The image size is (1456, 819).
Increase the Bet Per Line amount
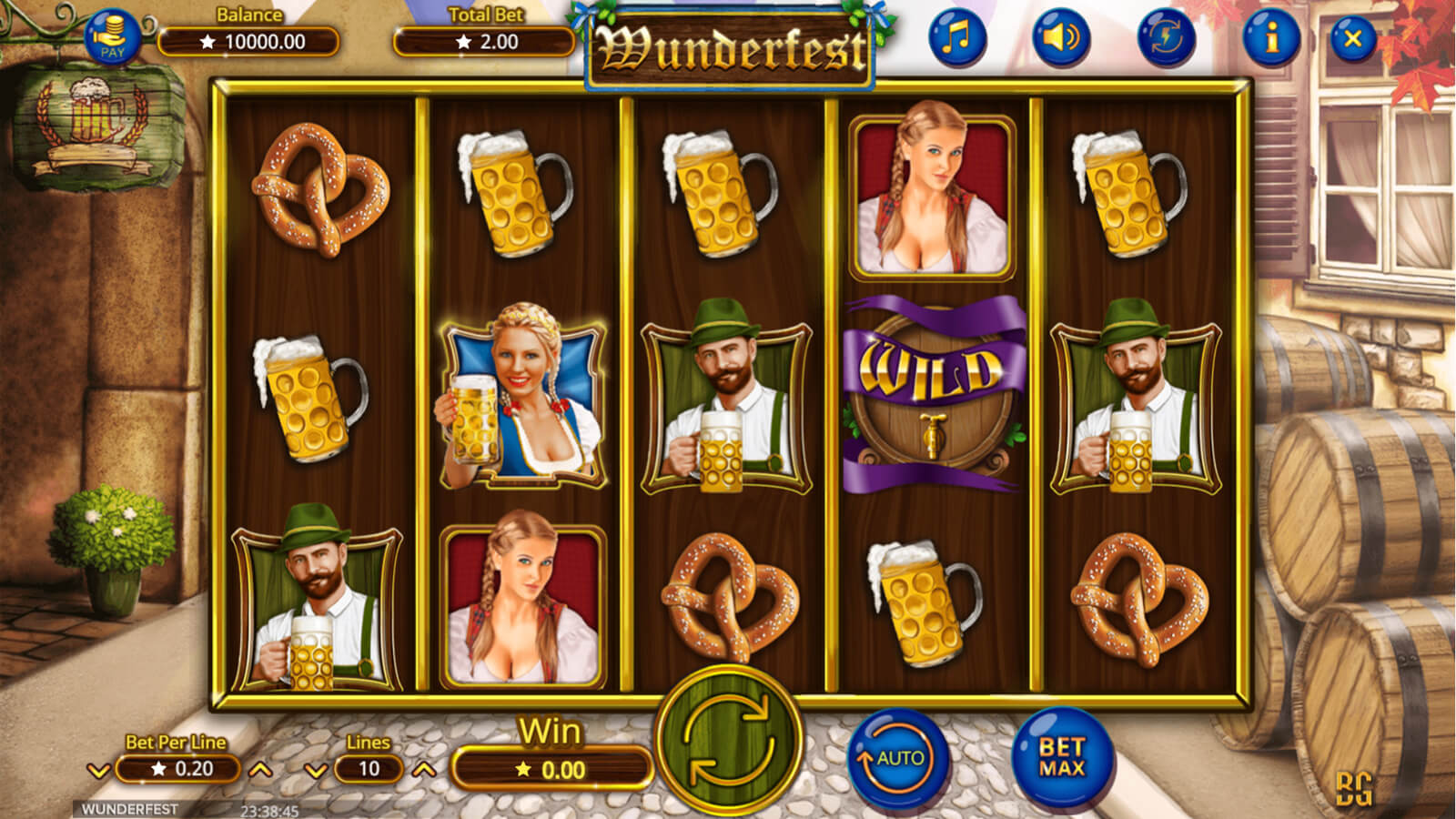(260, 771)
